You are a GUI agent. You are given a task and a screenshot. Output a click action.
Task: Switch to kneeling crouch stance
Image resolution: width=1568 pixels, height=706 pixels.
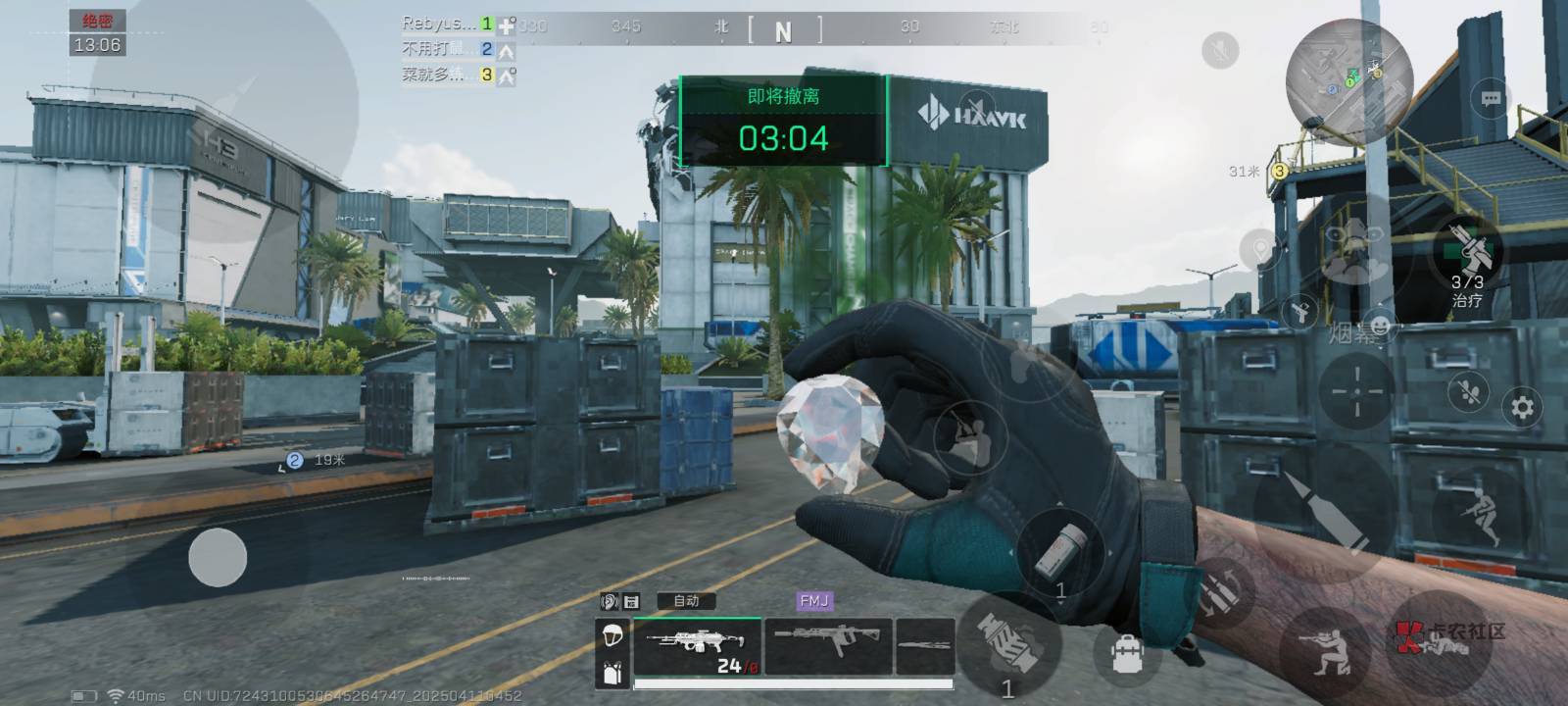[1325, 648]
